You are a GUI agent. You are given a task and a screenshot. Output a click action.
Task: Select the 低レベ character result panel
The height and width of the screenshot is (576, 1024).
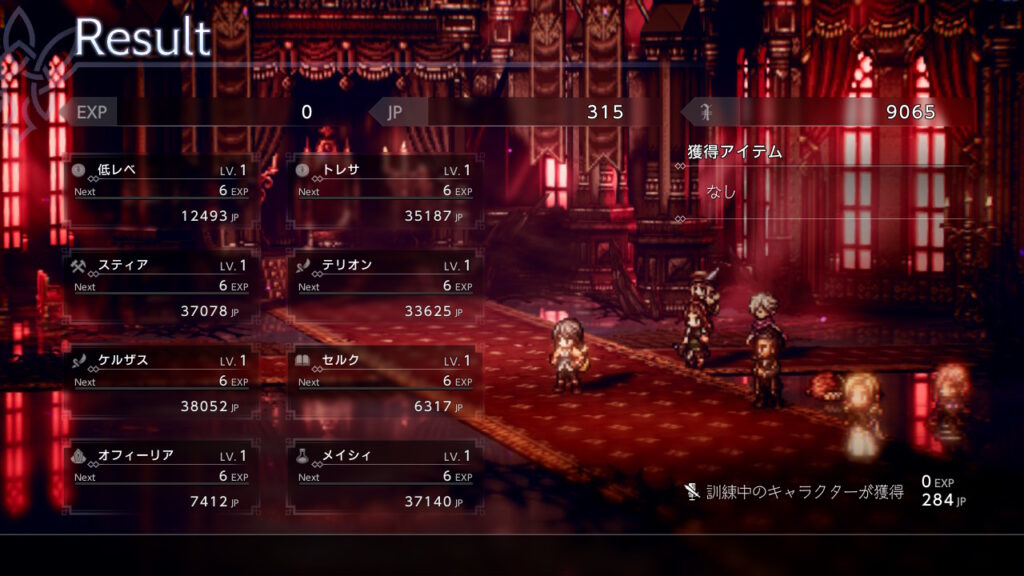pos(160,191)
